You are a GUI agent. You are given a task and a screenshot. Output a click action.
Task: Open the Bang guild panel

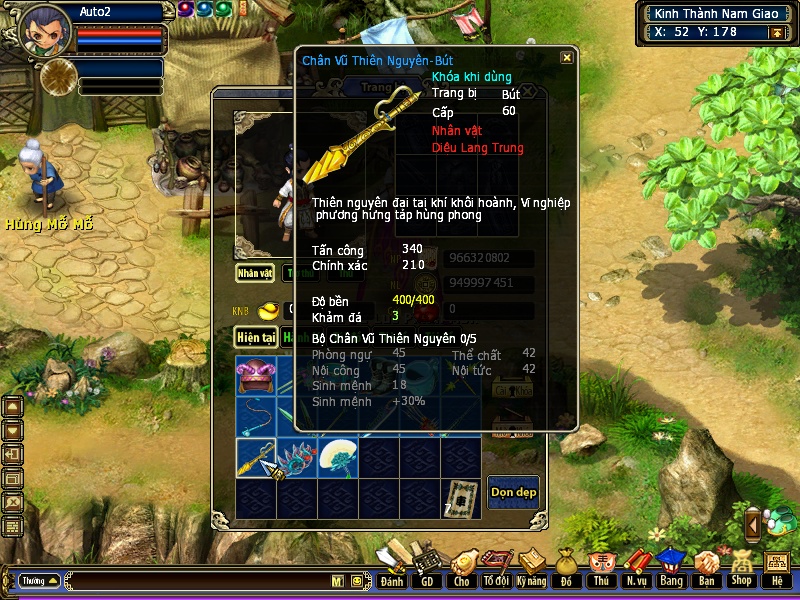[671, 568]
